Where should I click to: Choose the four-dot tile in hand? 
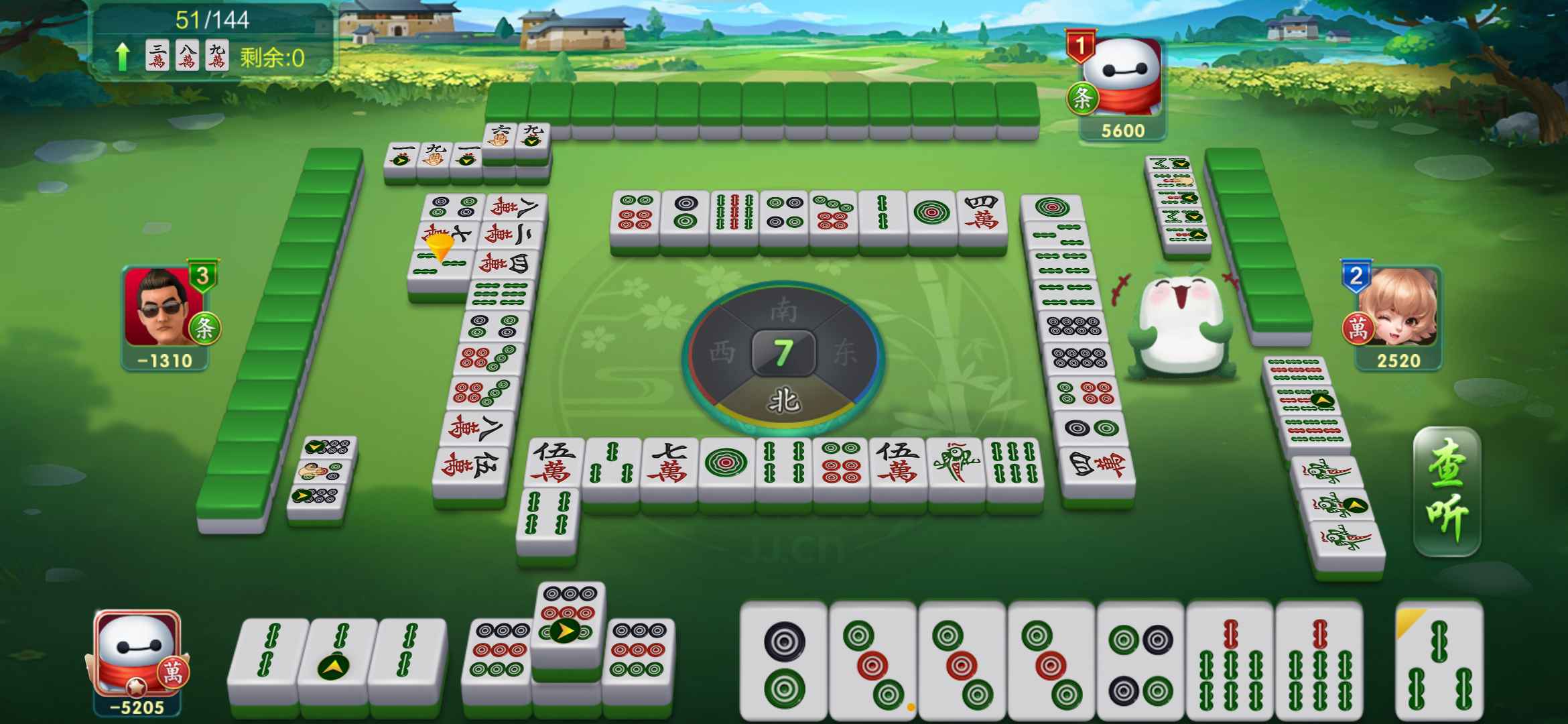pyautogui.click(x=1140, y=662)
